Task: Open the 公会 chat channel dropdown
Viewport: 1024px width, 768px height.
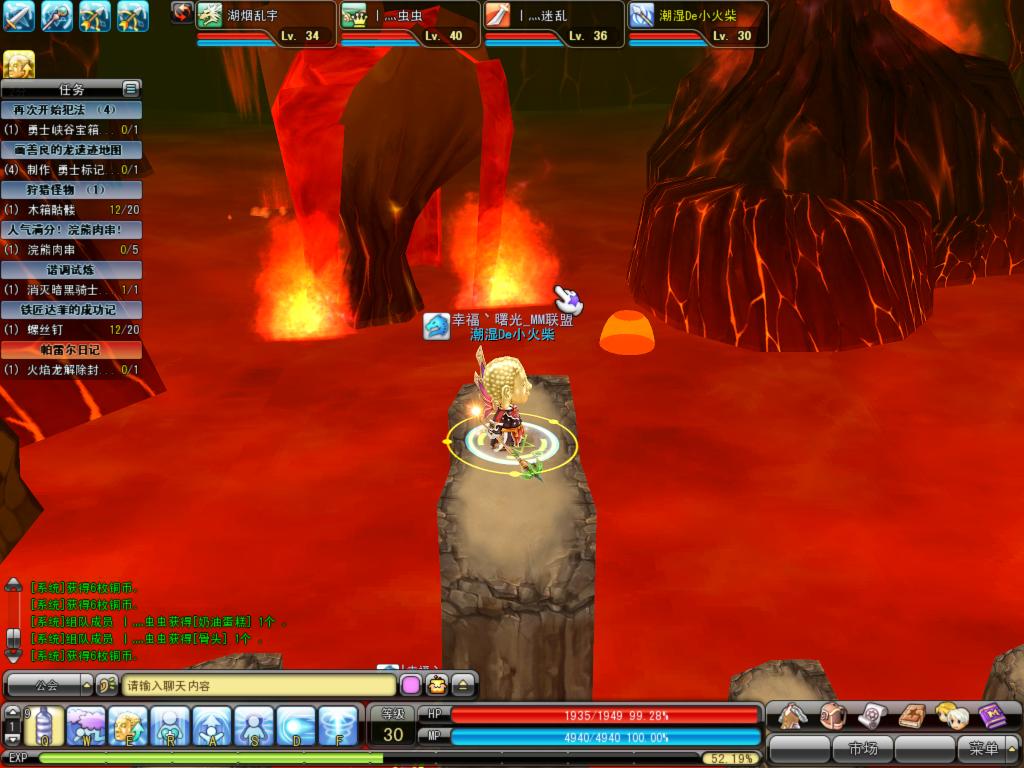Action: pyautogui.click(x=56, y=686)
